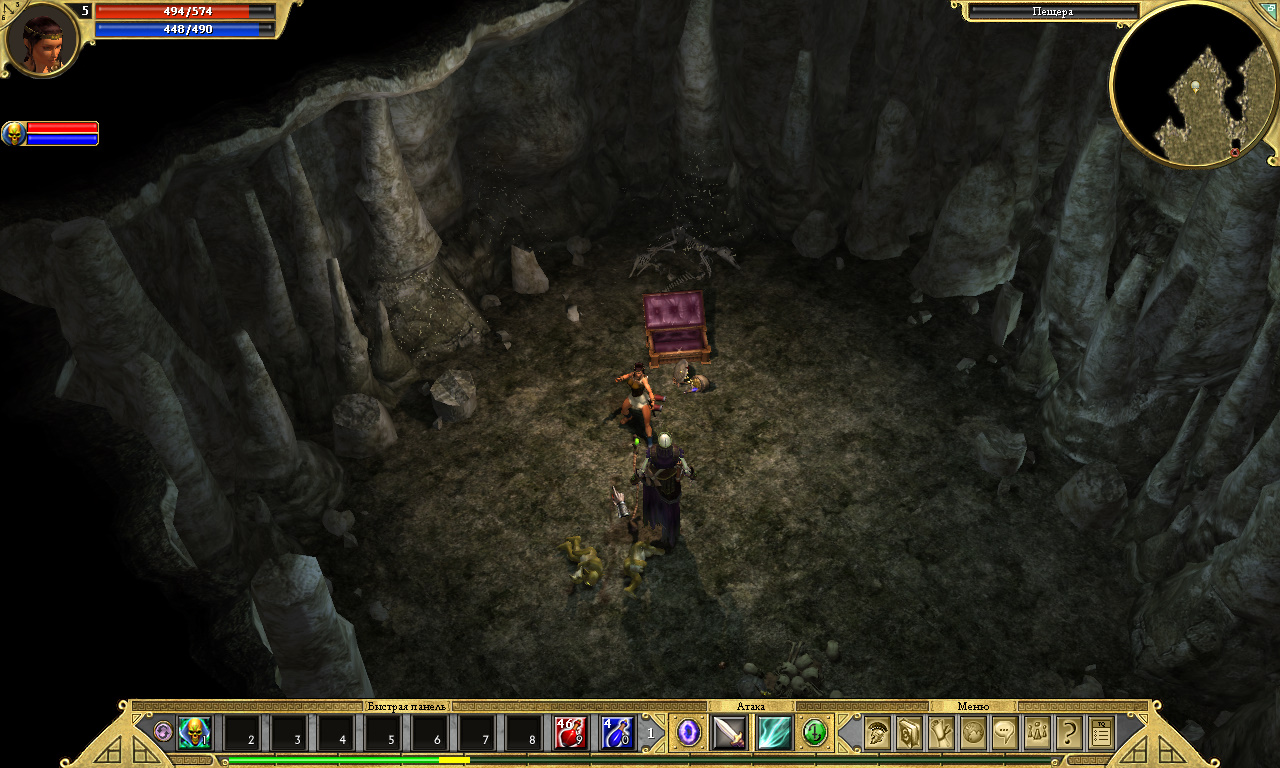Open the character window helmet icon

tap(877, 733)
